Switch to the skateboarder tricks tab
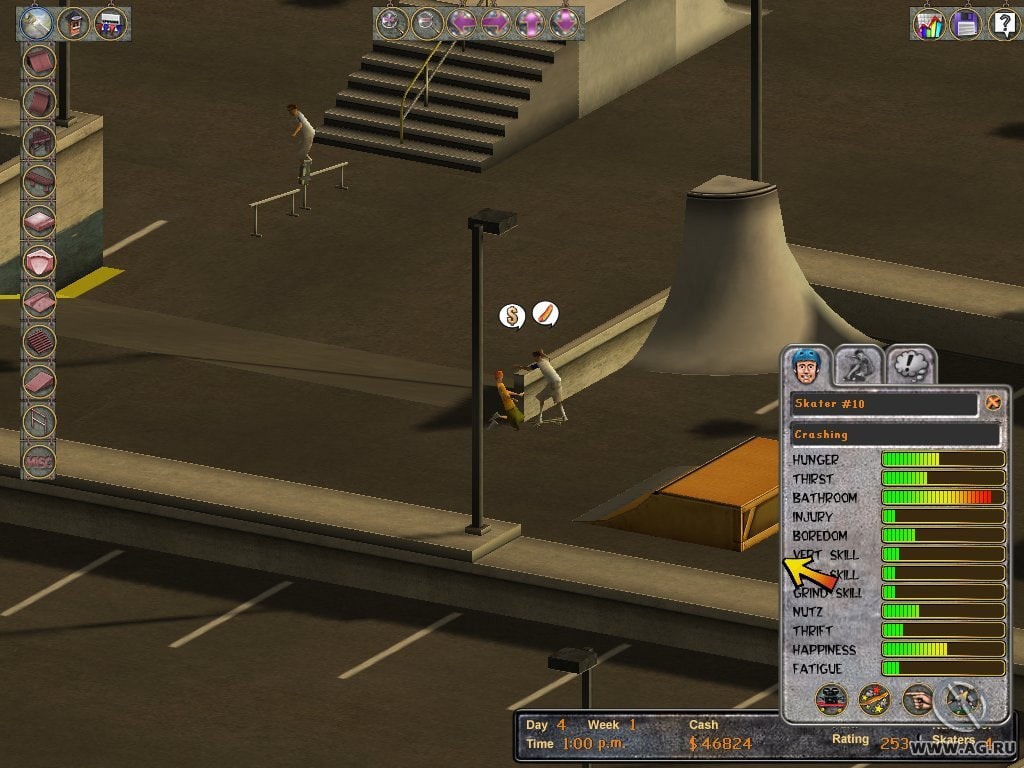 coord(858,364)
